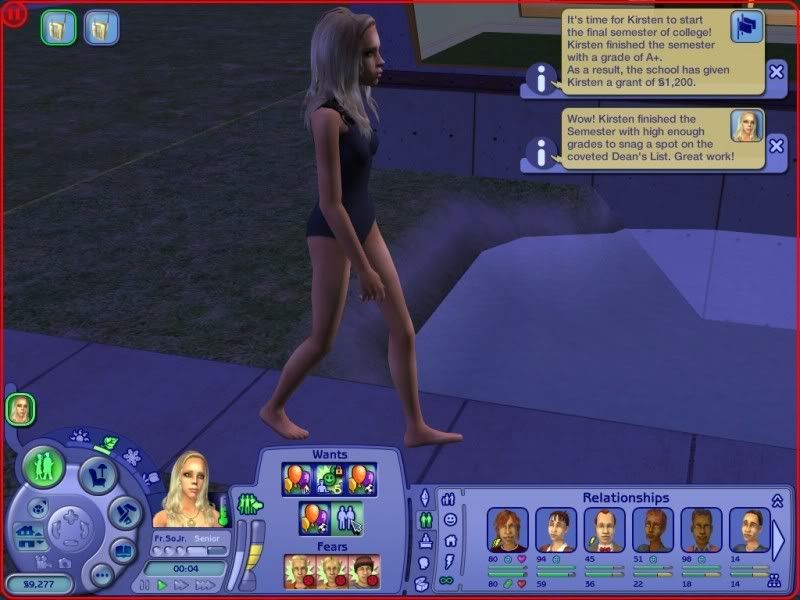Click the play normal speed button
800x600 pixels.
162,585
